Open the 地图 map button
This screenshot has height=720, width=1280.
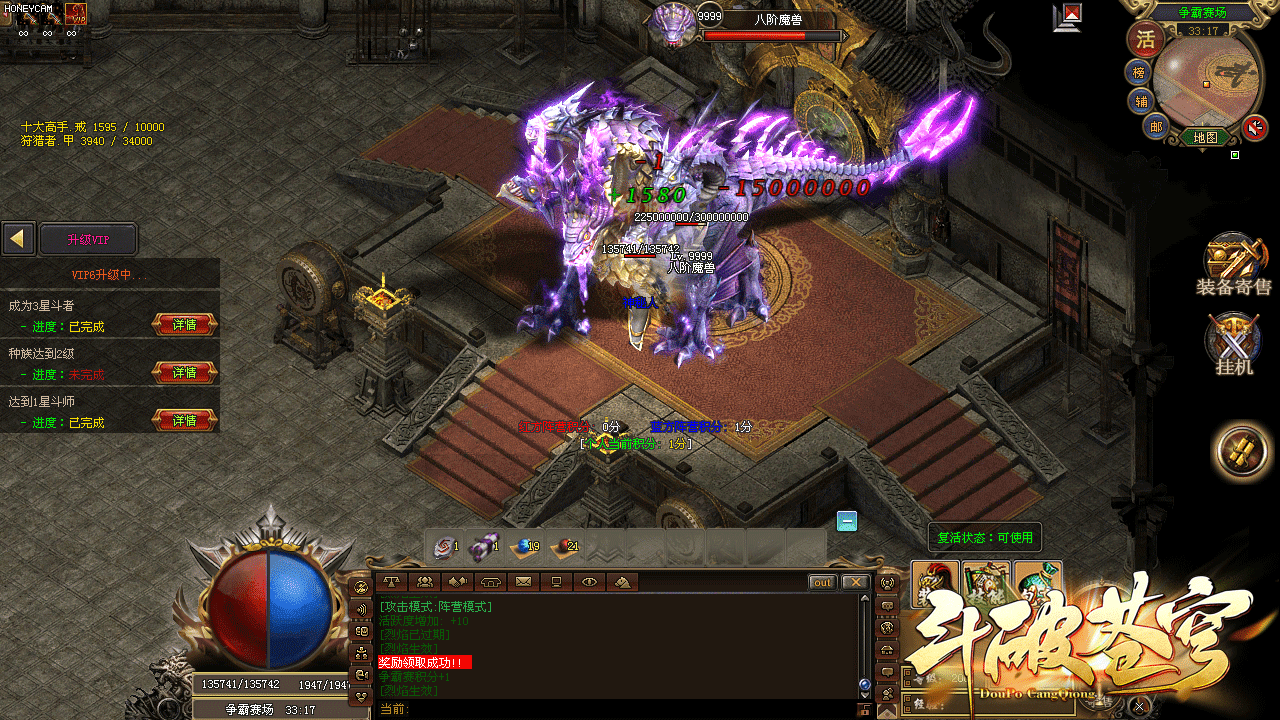[x=1205, y=137]
